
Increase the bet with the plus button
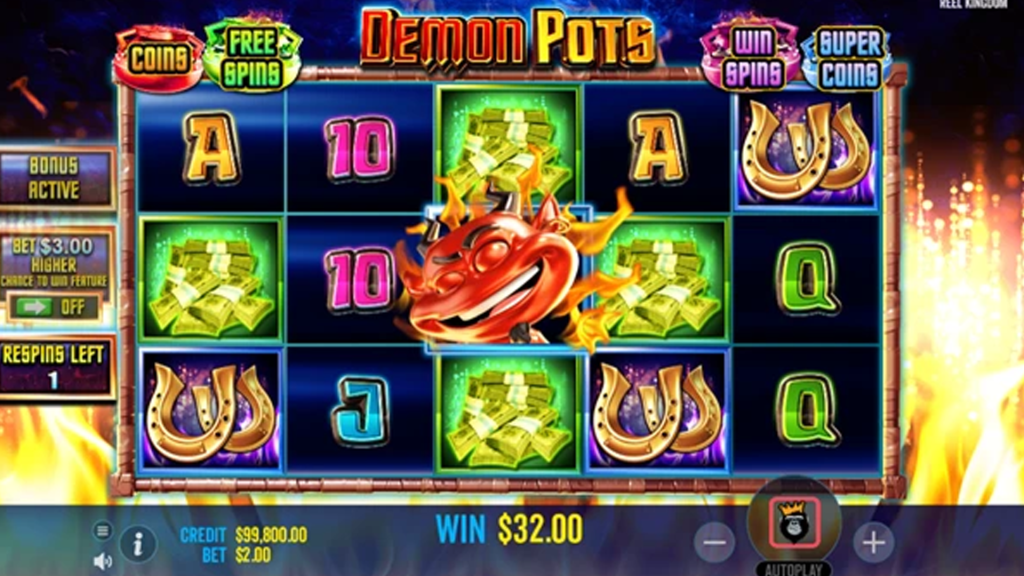pyautogui.click(x=874, y=542)
